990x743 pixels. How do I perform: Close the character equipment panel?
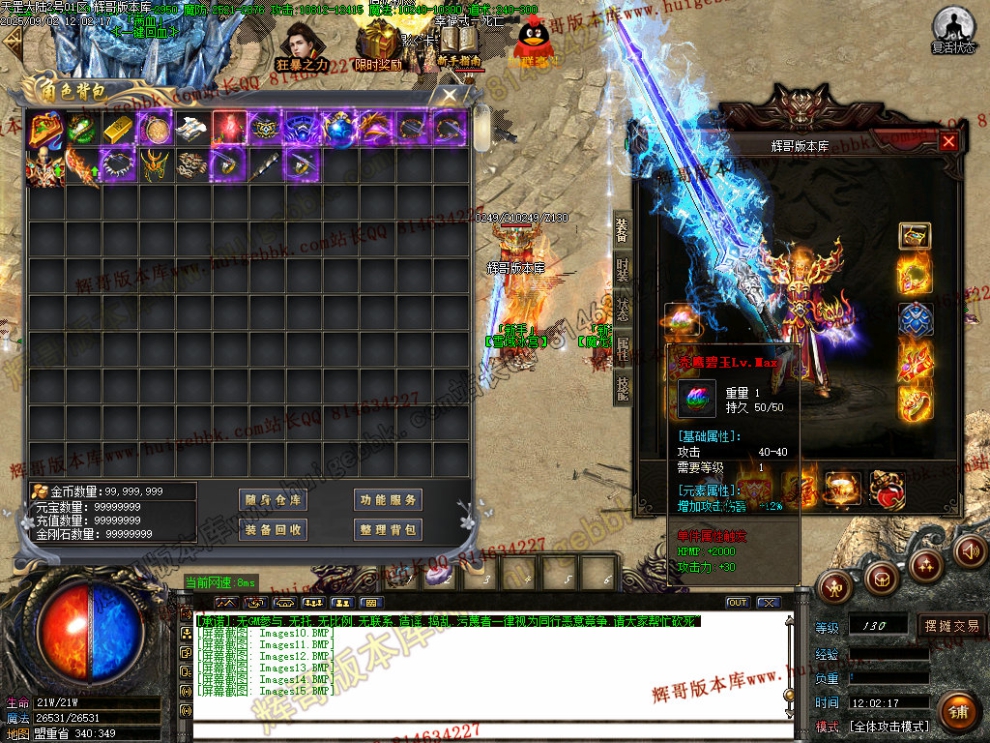(x=948, y=142)
